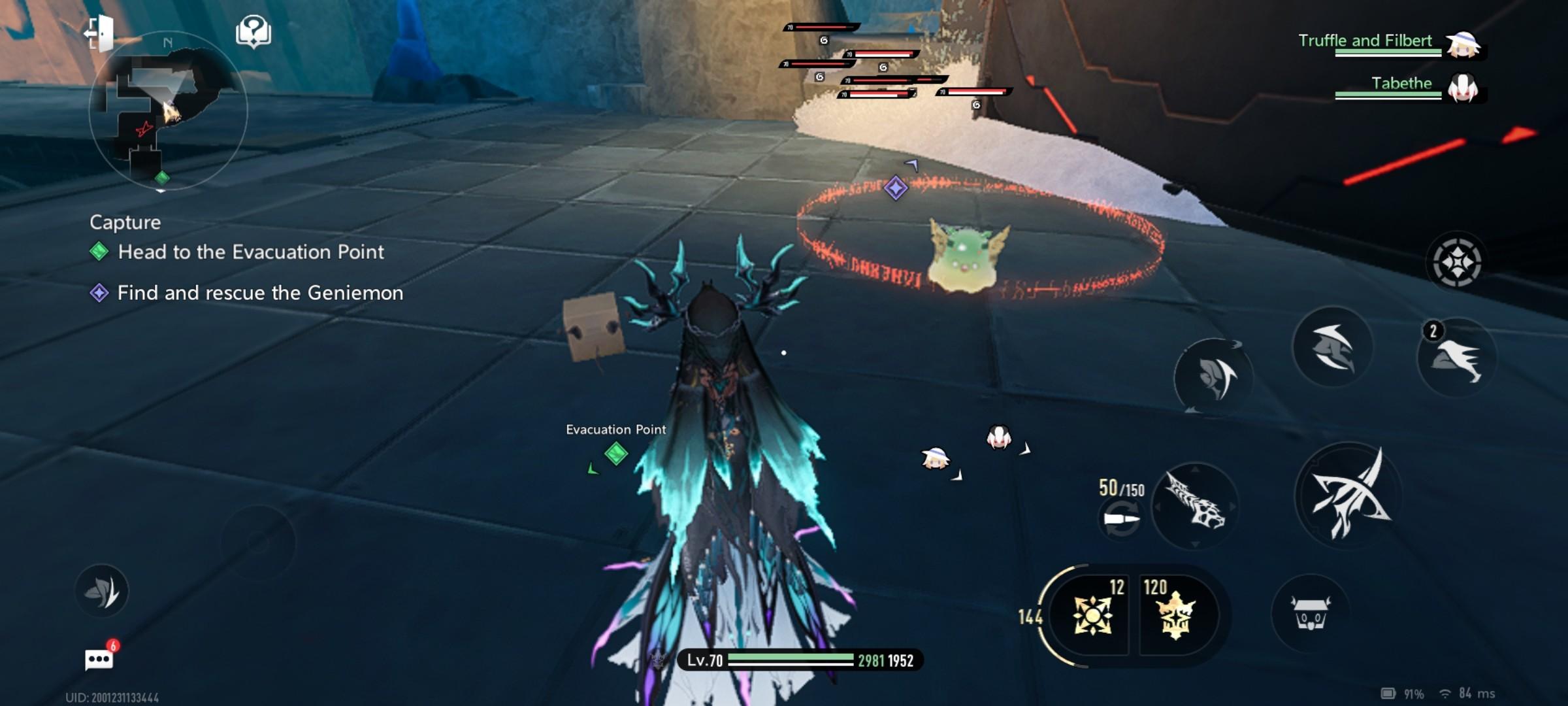Tap the exit door icon

[99, 32]
